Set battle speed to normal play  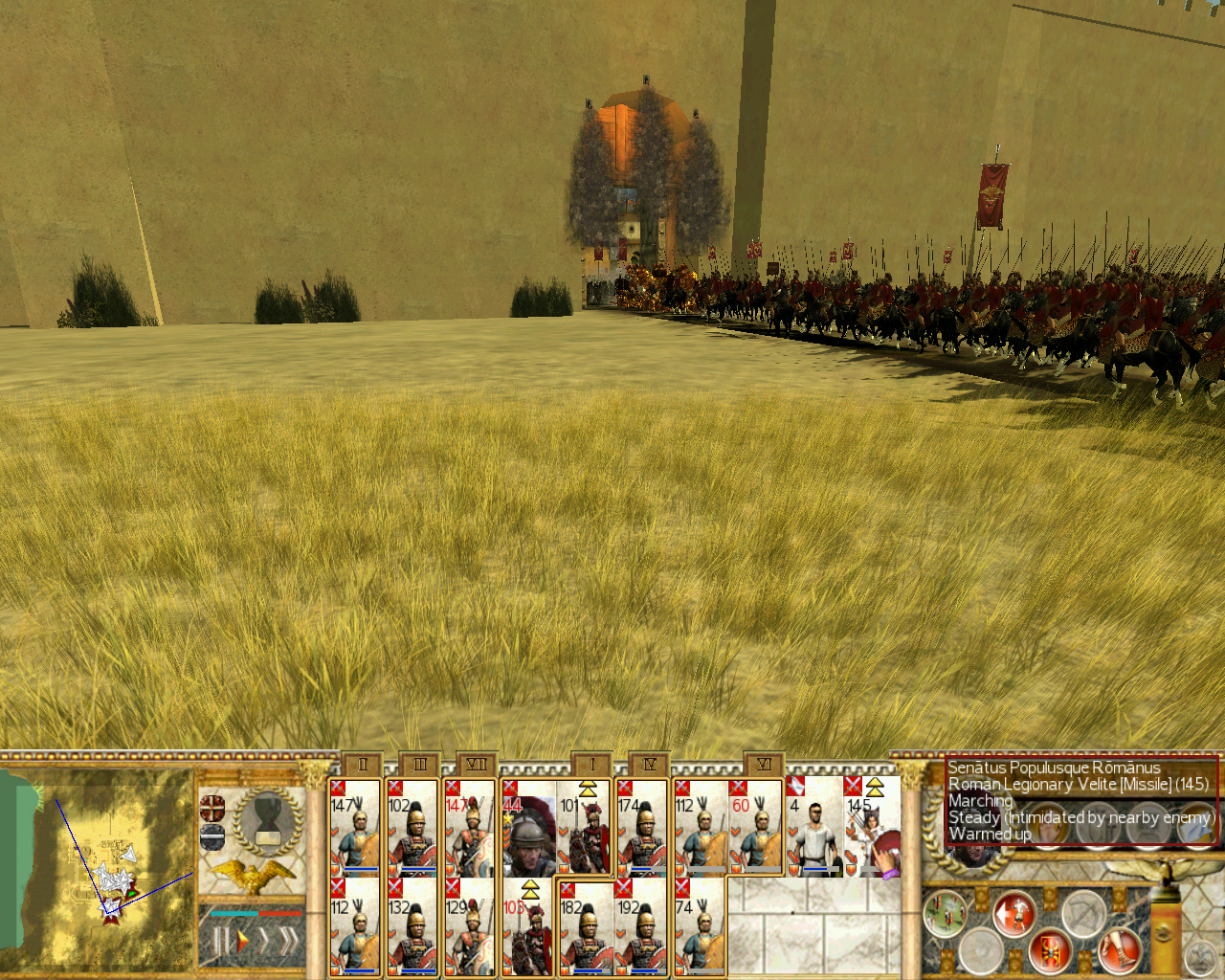coord(242,942)
